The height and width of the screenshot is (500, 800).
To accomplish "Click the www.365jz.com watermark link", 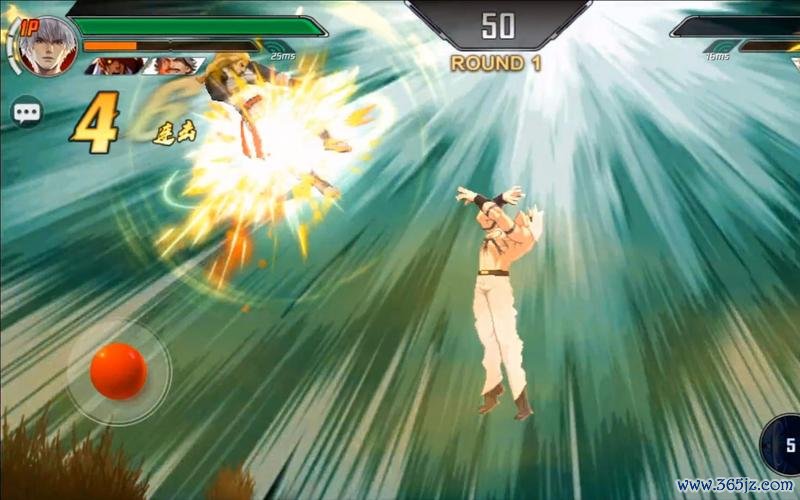I will pos(733,485).
